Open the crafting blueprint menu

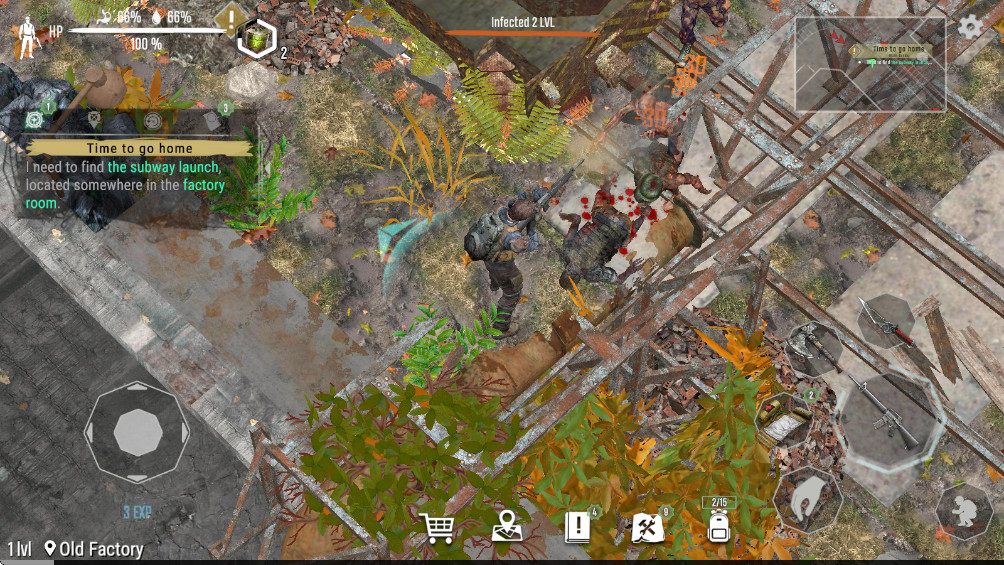[647, 527]
